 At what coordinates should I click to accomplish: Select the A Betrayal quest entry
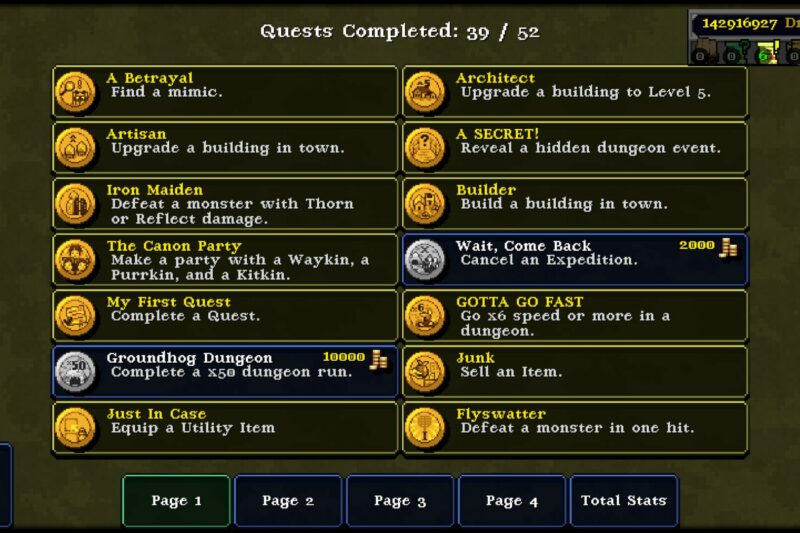coord(225,92)
